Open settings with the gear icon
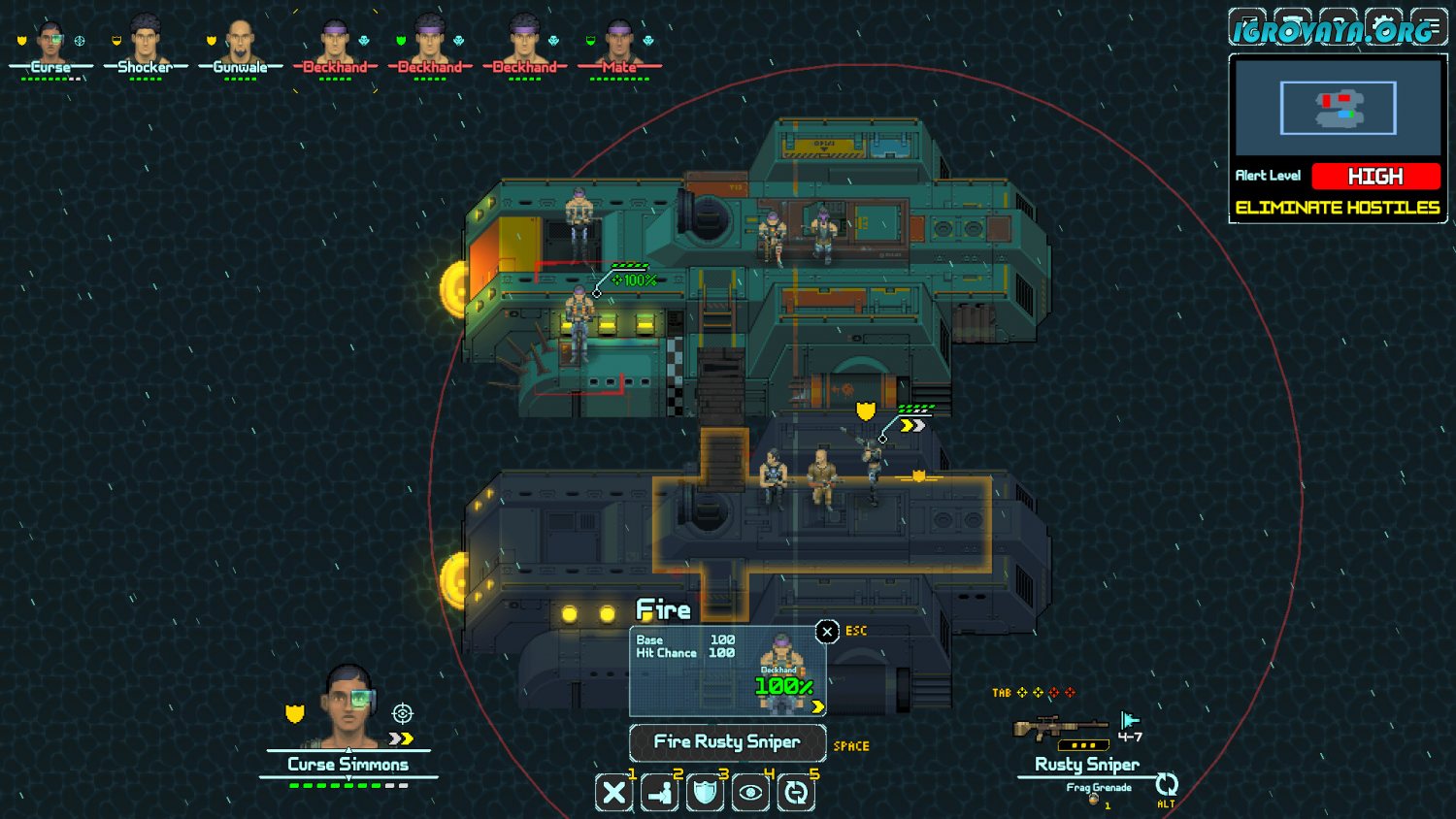The height and width of the screenshot is (819, 1456). 1383,26
